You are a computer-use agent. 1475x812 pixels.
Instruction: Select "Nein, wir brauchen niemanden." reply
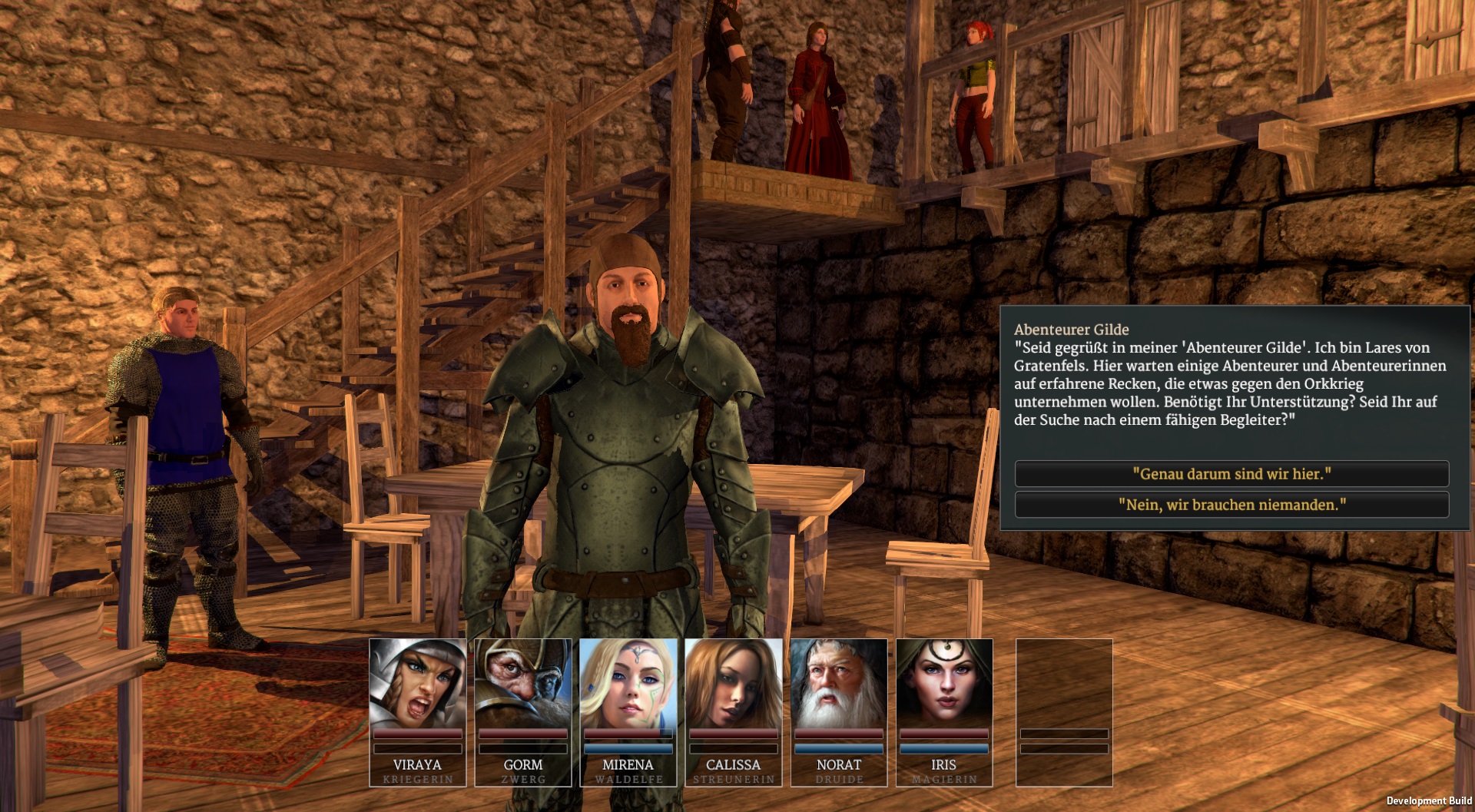1231,505
